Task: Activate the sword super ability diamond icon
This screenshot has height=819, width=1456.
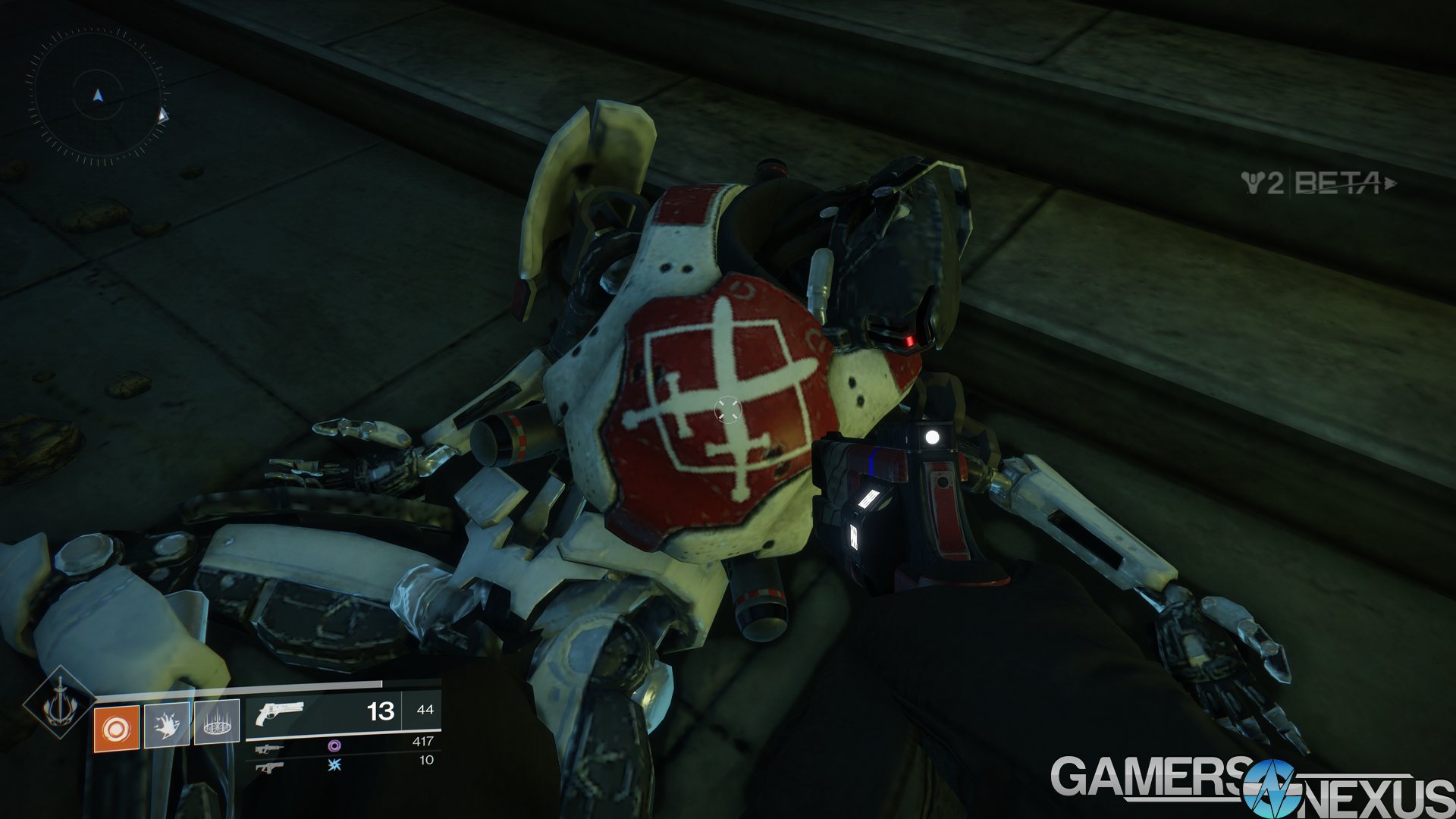Action: coord(58,704)
